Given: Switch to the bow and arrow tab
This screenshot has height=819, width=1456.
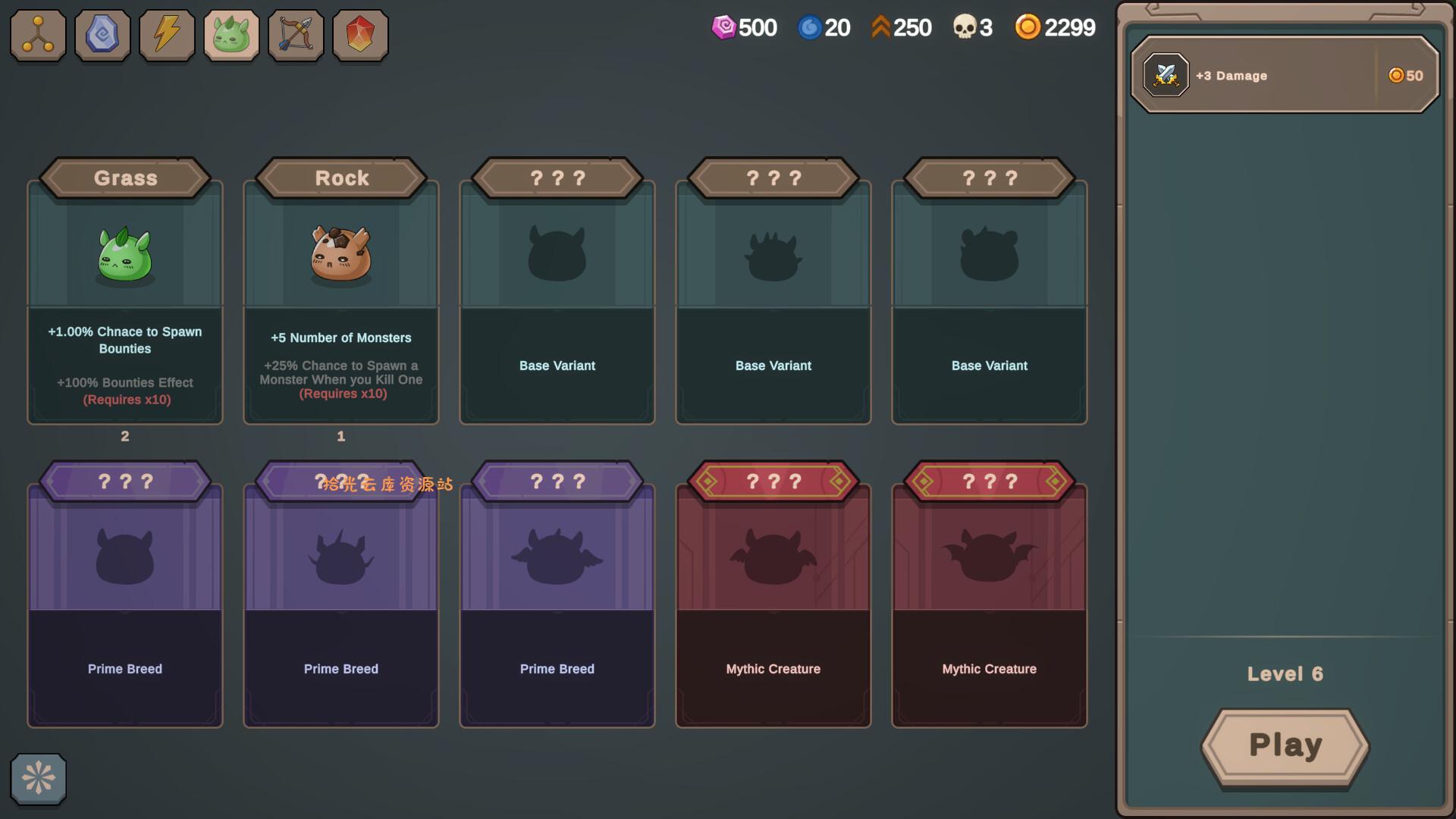Looking at the screenshot, I should point(296,35).
